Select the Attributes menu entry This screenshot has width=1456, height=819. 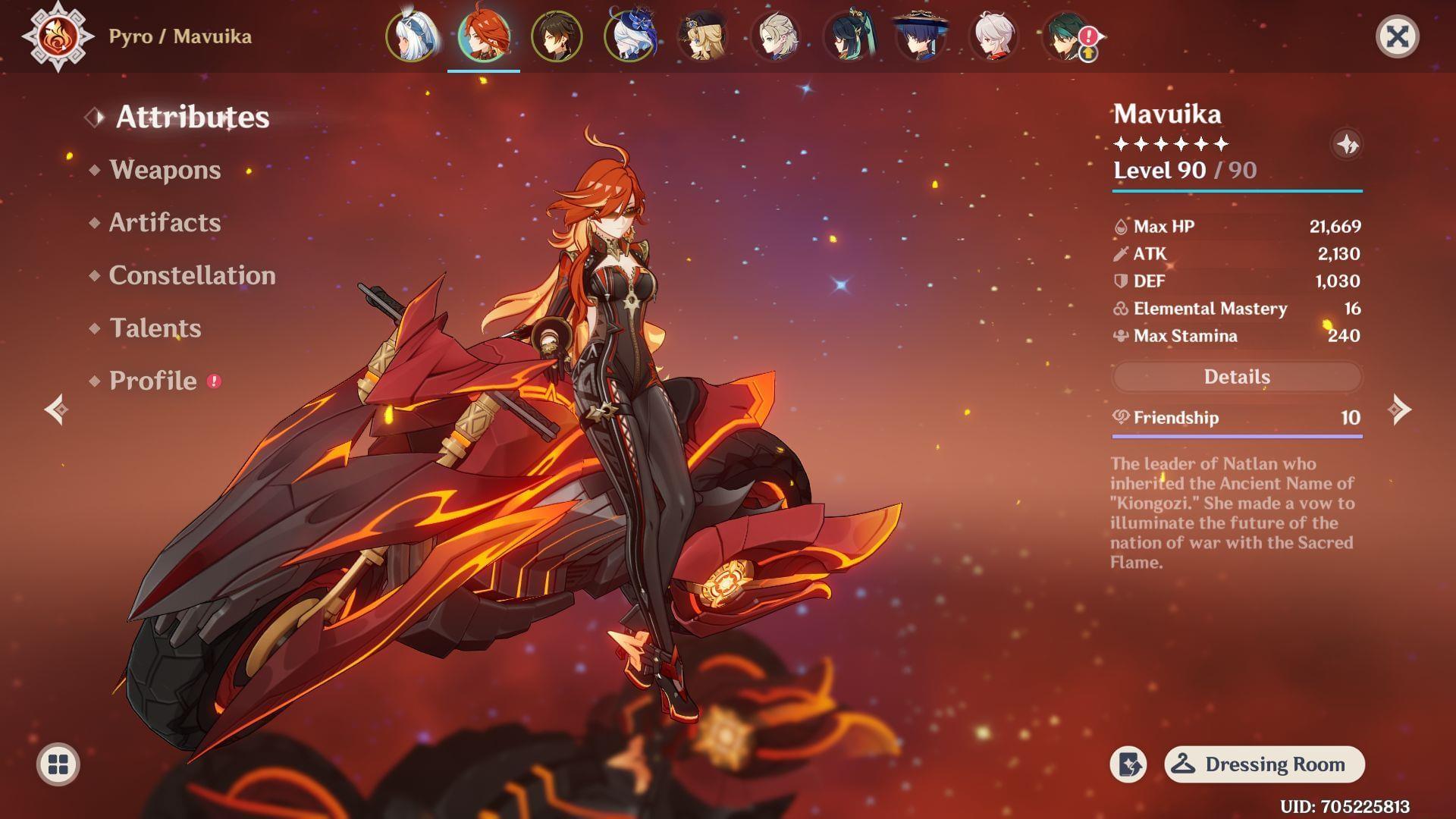coord(192,117)
